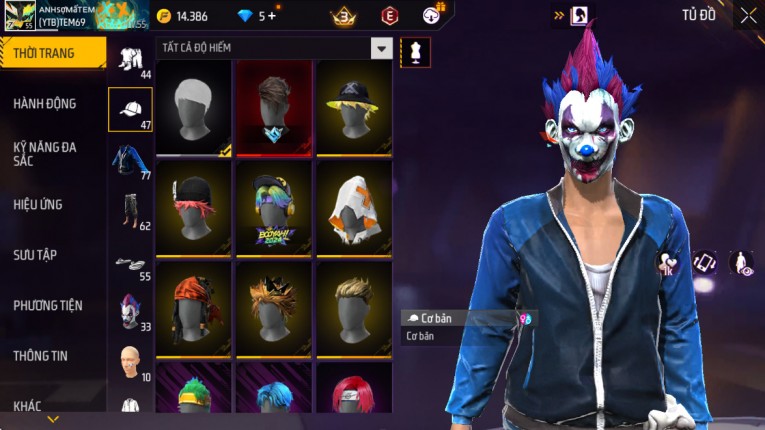This screenshot has width=765, height=430.
Task: Toggle the mannequin preview button
Action: [x=415, y=52]
